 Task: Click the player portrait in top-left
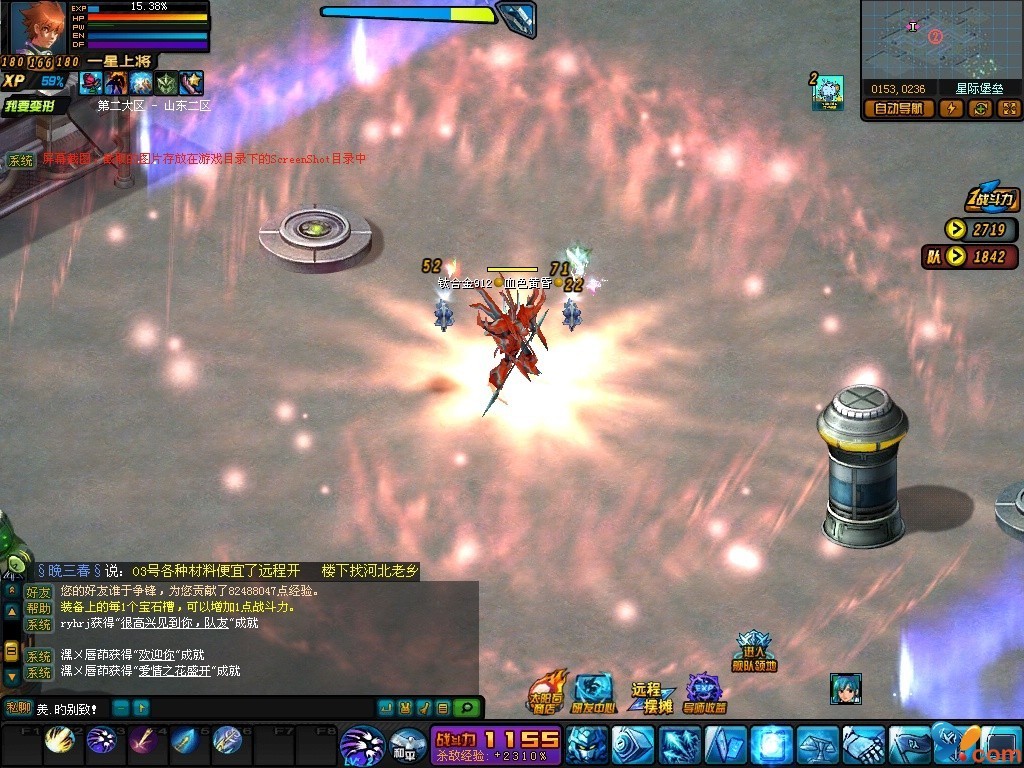37,28
